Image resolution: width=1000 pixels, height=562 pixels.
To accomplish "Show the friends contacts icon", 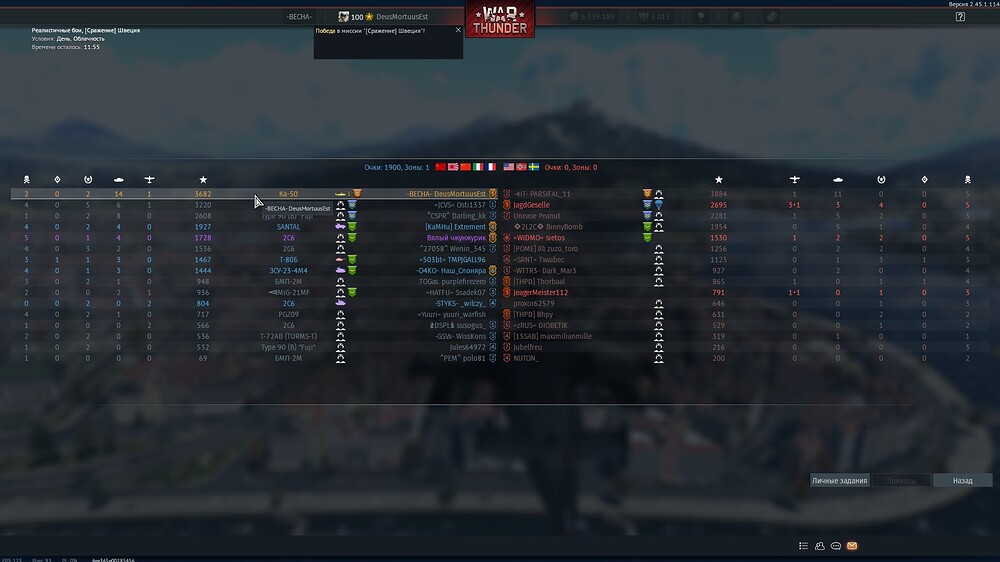I will (x=820, y=546).
